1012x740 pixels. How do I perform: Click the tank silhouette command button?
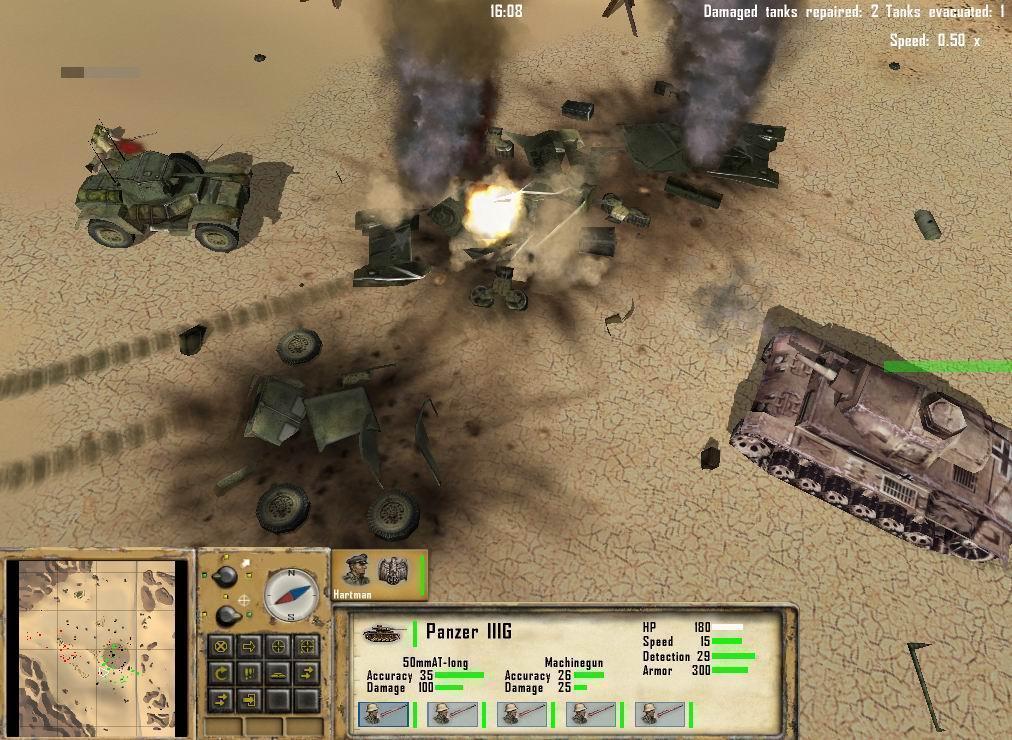(x=278, y=673)
